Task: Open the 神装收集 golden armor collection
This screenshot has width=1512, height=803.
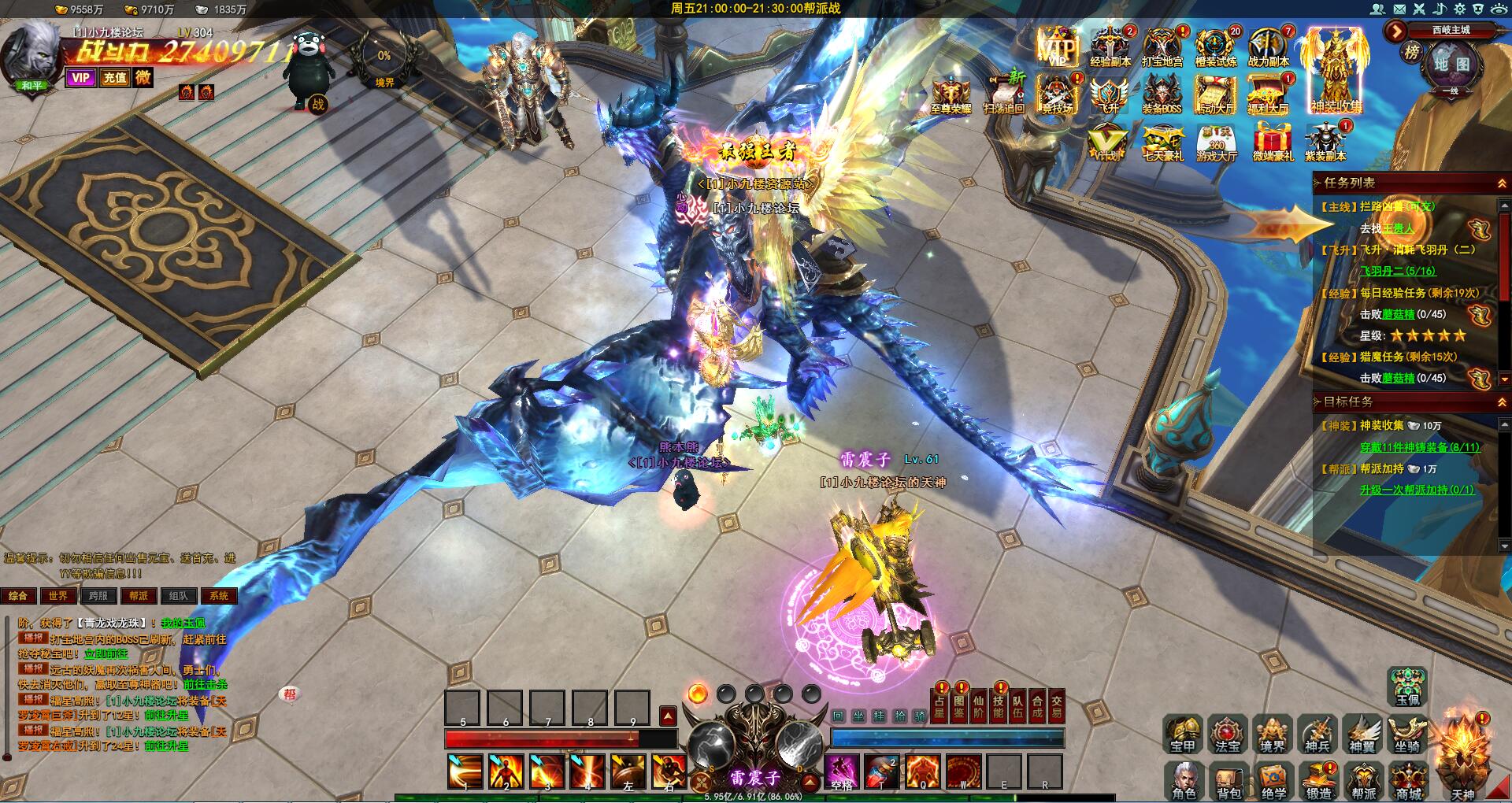Action: [1336, 71]
